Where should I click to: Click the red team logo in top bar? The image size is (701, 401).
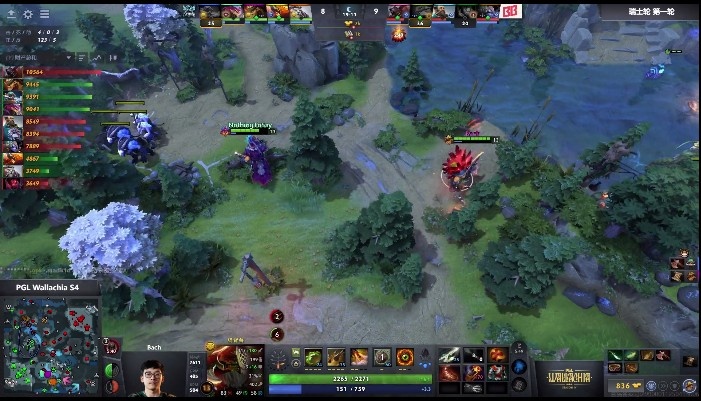click(509, 12)
